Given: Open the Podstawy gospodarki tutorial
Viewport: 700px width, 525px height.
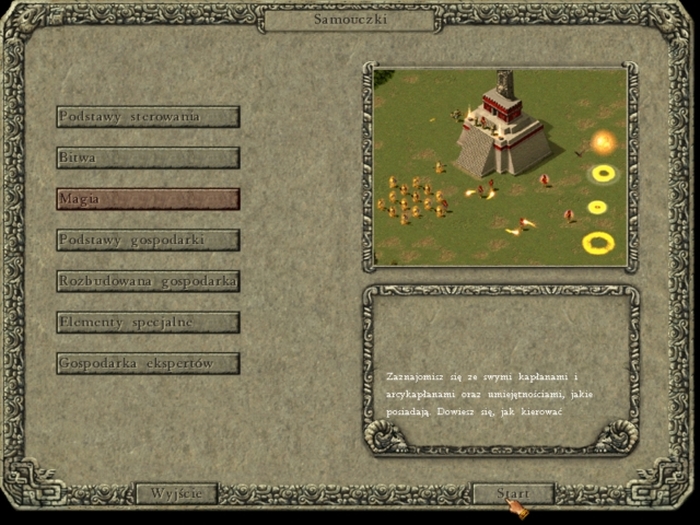Looking at the screenshot, I should click(x=148, y=240).
